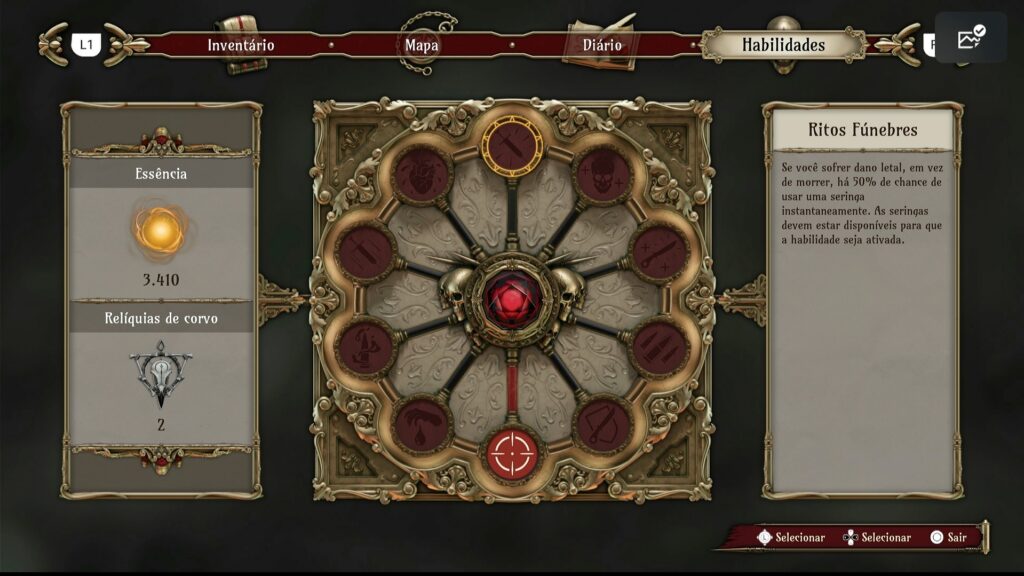Open the Inventário tab
Screen dimensions: 1024x576
(240, 45)
